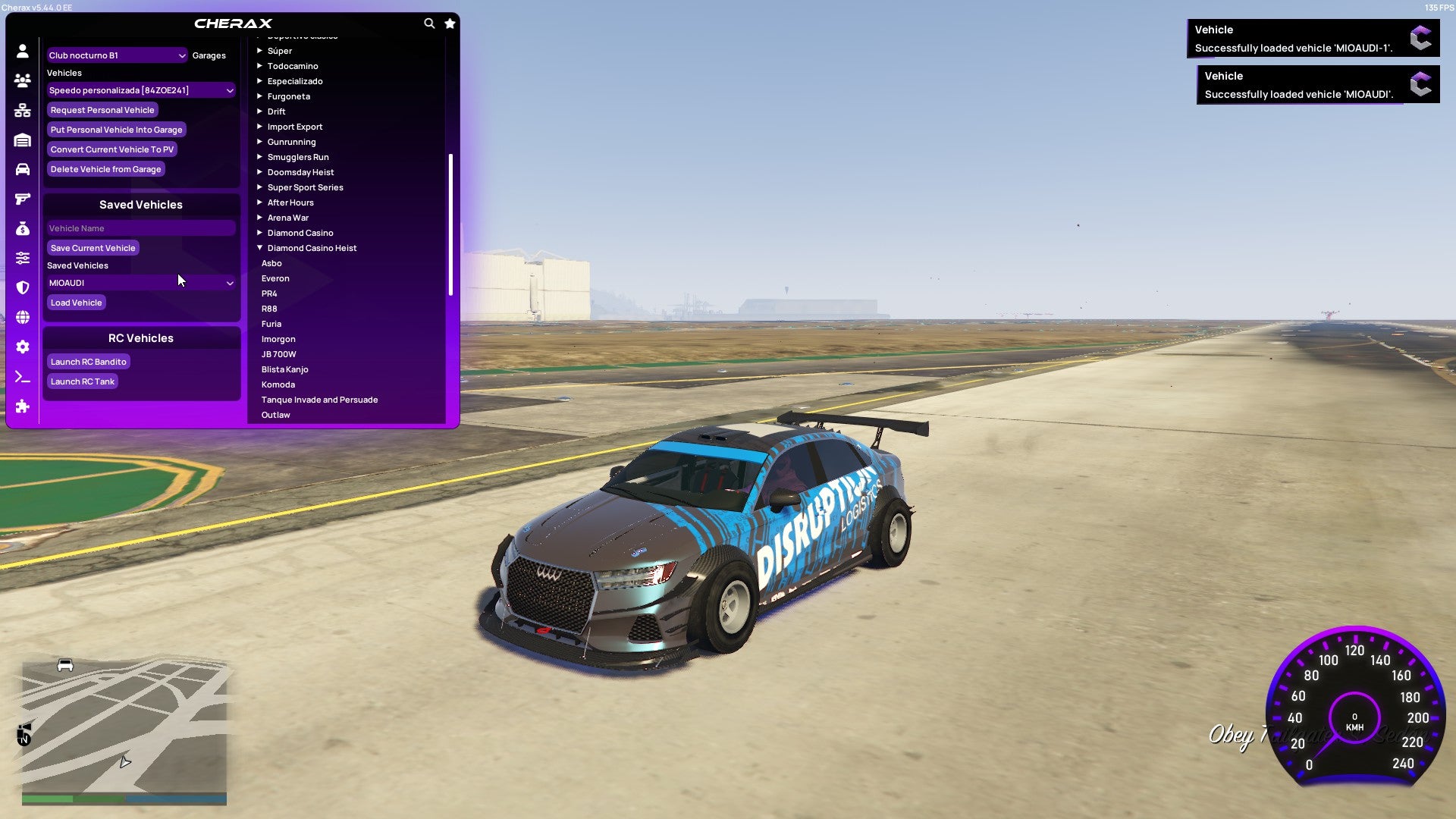The height and width of the screenshot is (819, 1456).
Task: Collapse the Diamond Casino Heist category
Action: [x=312, y=247]
